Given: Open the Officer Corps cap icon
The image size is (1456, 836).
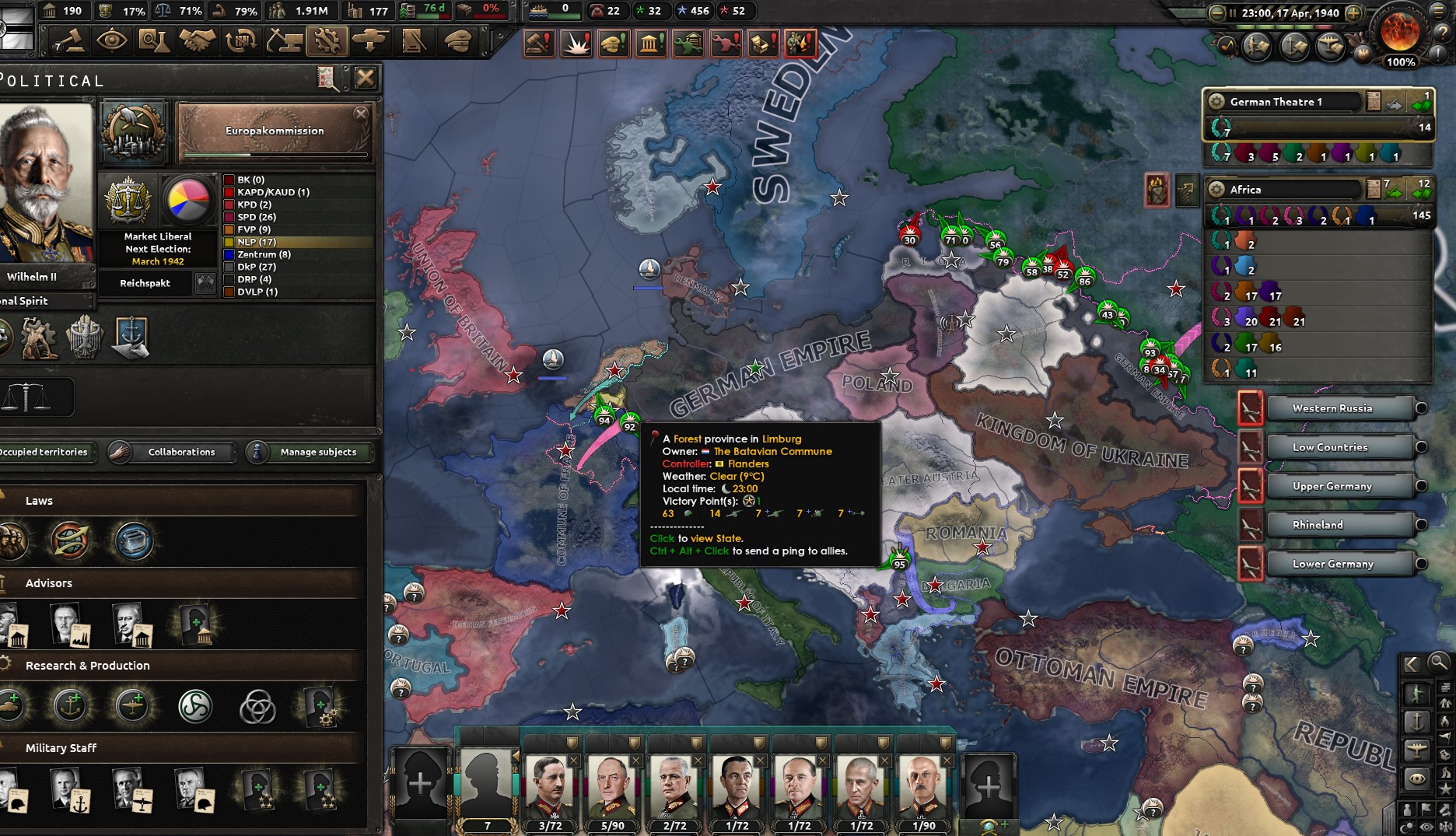Looking at the screenshot, I should coord(456,40).
